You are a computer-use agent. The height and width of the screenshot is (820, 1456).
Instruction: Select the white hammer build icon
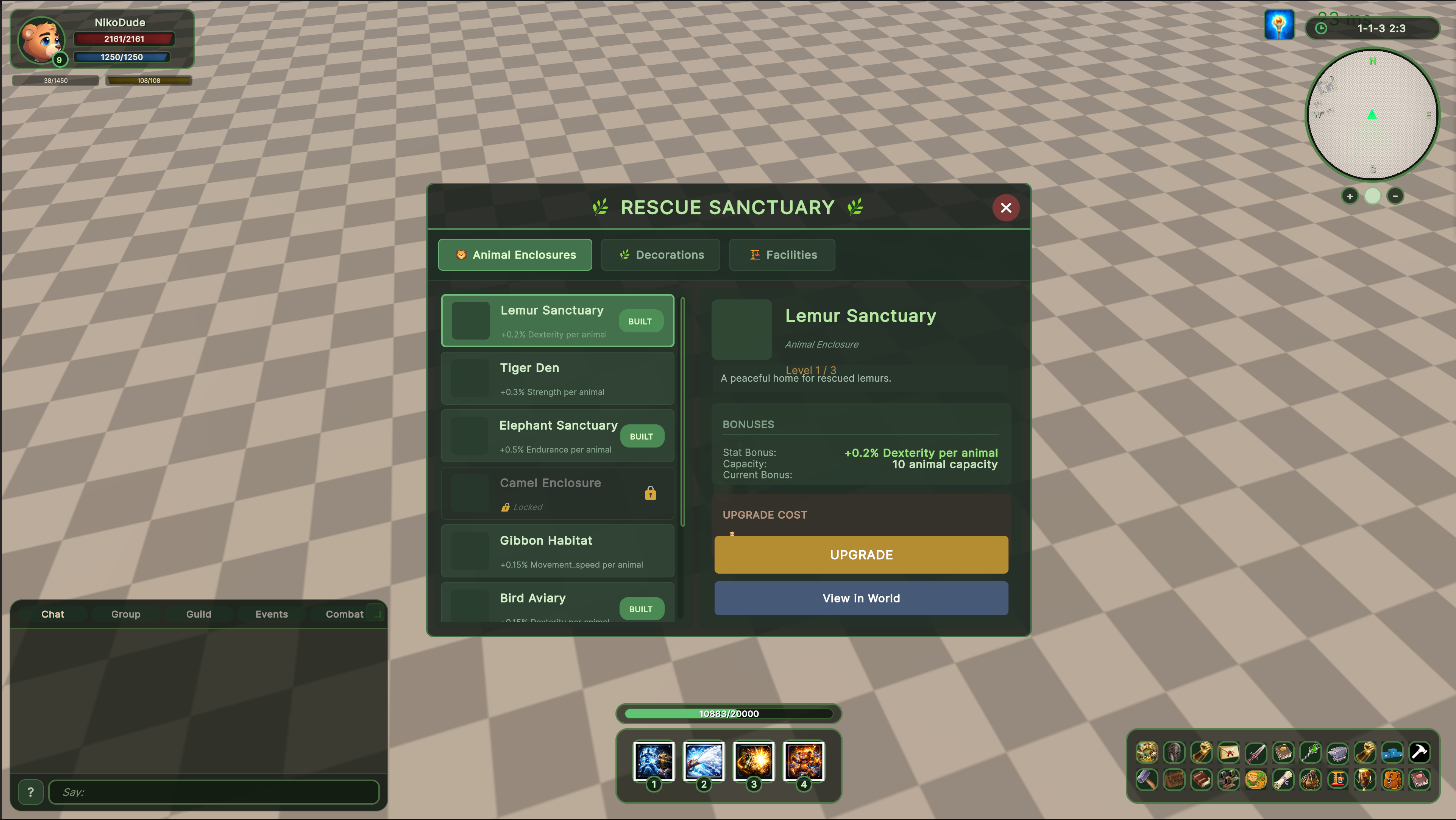tap(1419, 752)
